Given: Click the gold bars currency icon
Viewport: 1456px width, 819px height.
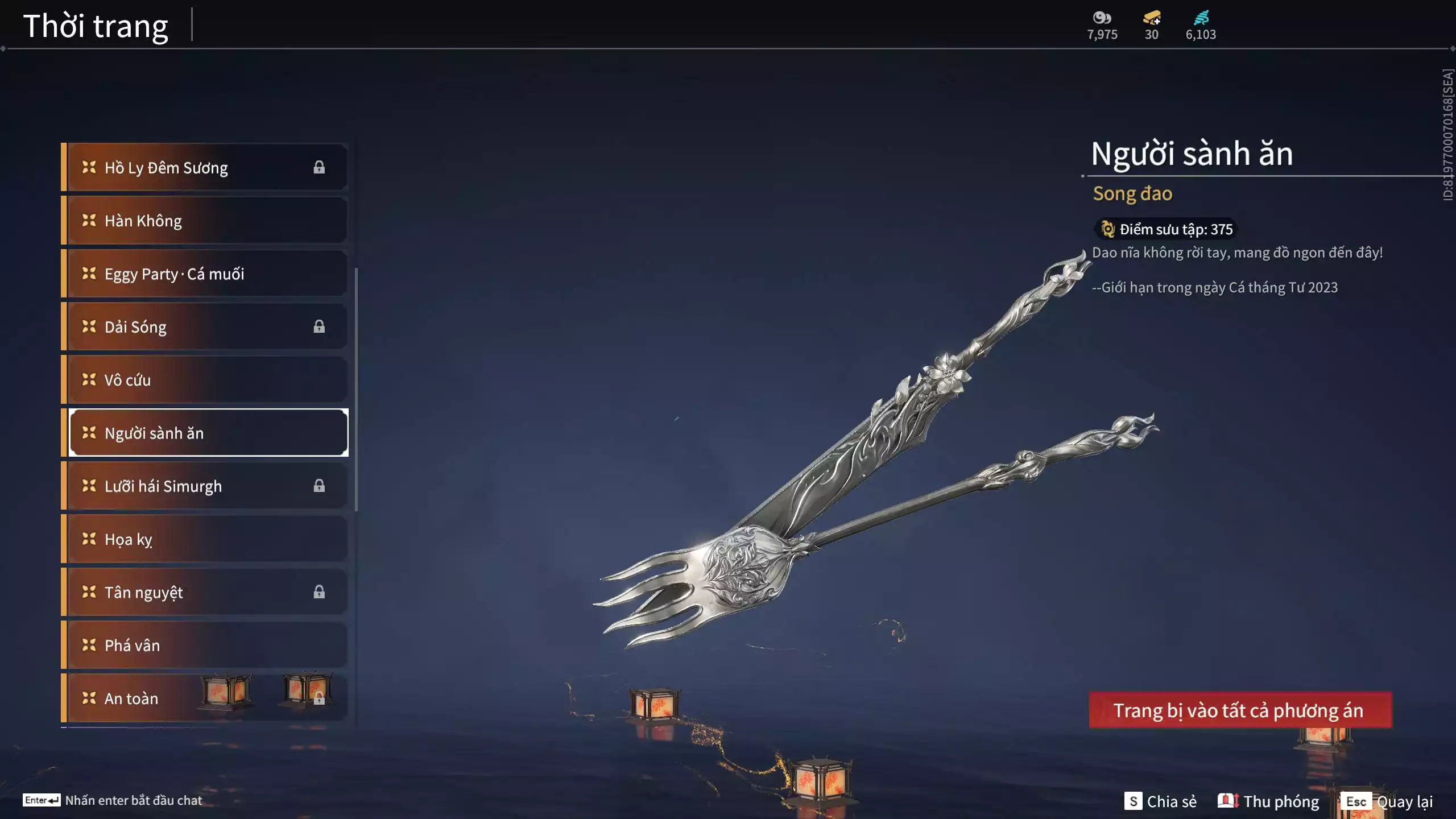Looking at the screenshot, I should (1151, 18).
